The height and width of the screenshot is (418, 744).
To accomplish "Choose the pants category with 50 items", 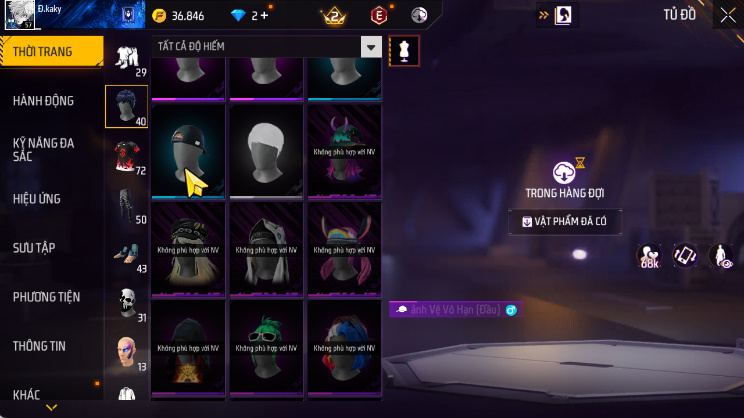I will coord(126,204).
